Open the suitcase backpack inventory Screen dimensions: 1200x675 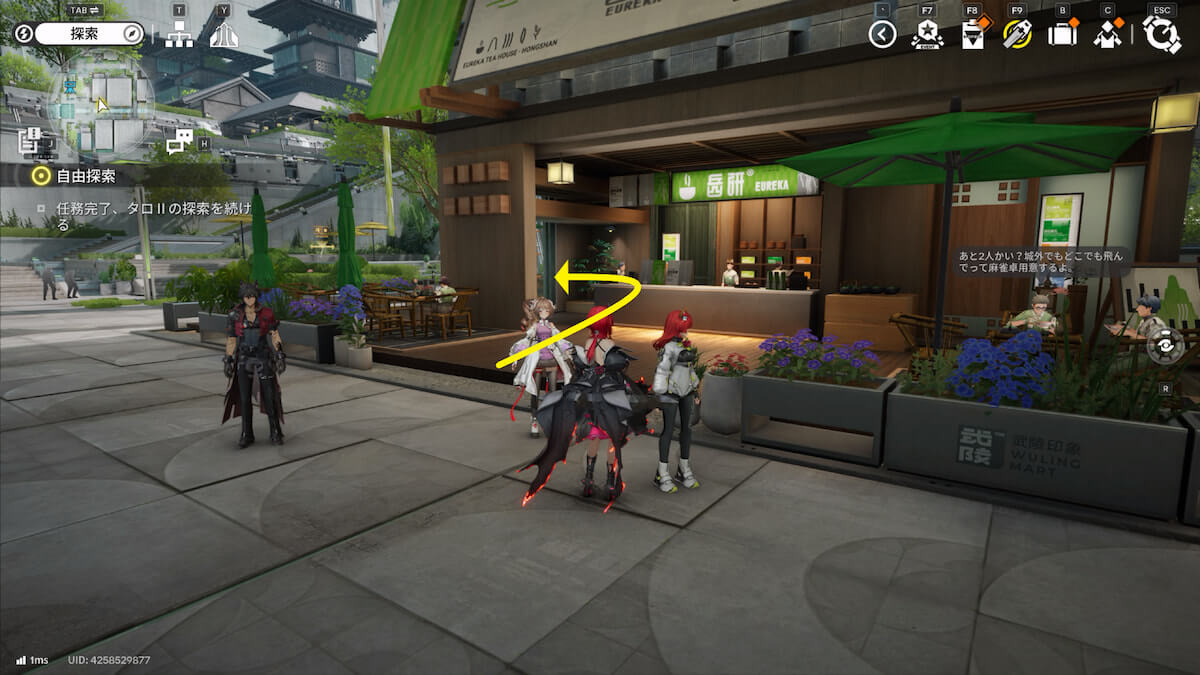(x=1061, y=35)
